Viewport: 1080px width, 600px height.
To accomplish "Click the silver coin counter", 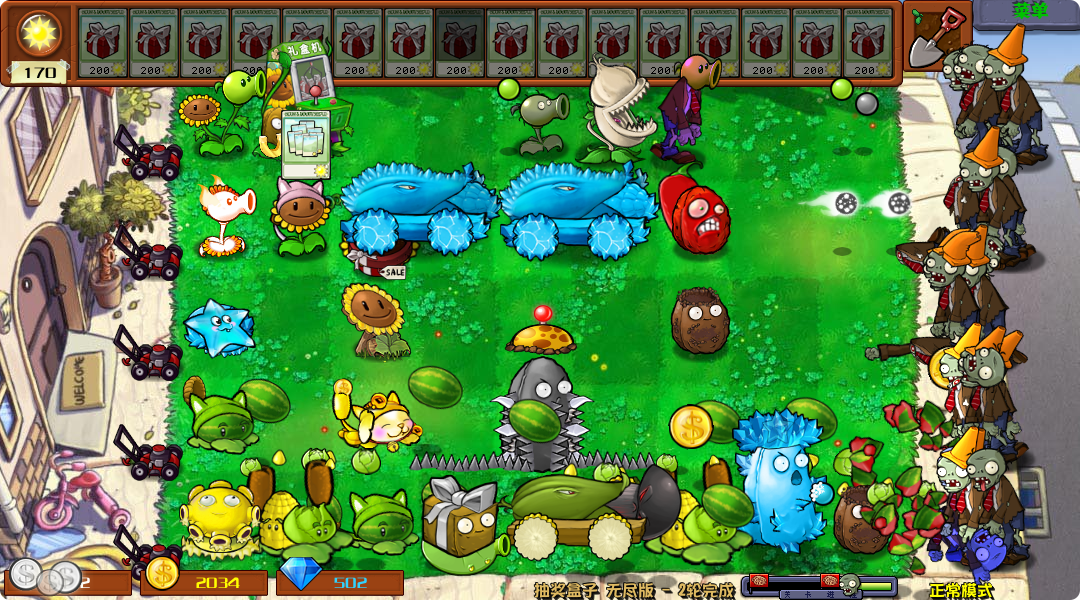I will pos(66,580).
